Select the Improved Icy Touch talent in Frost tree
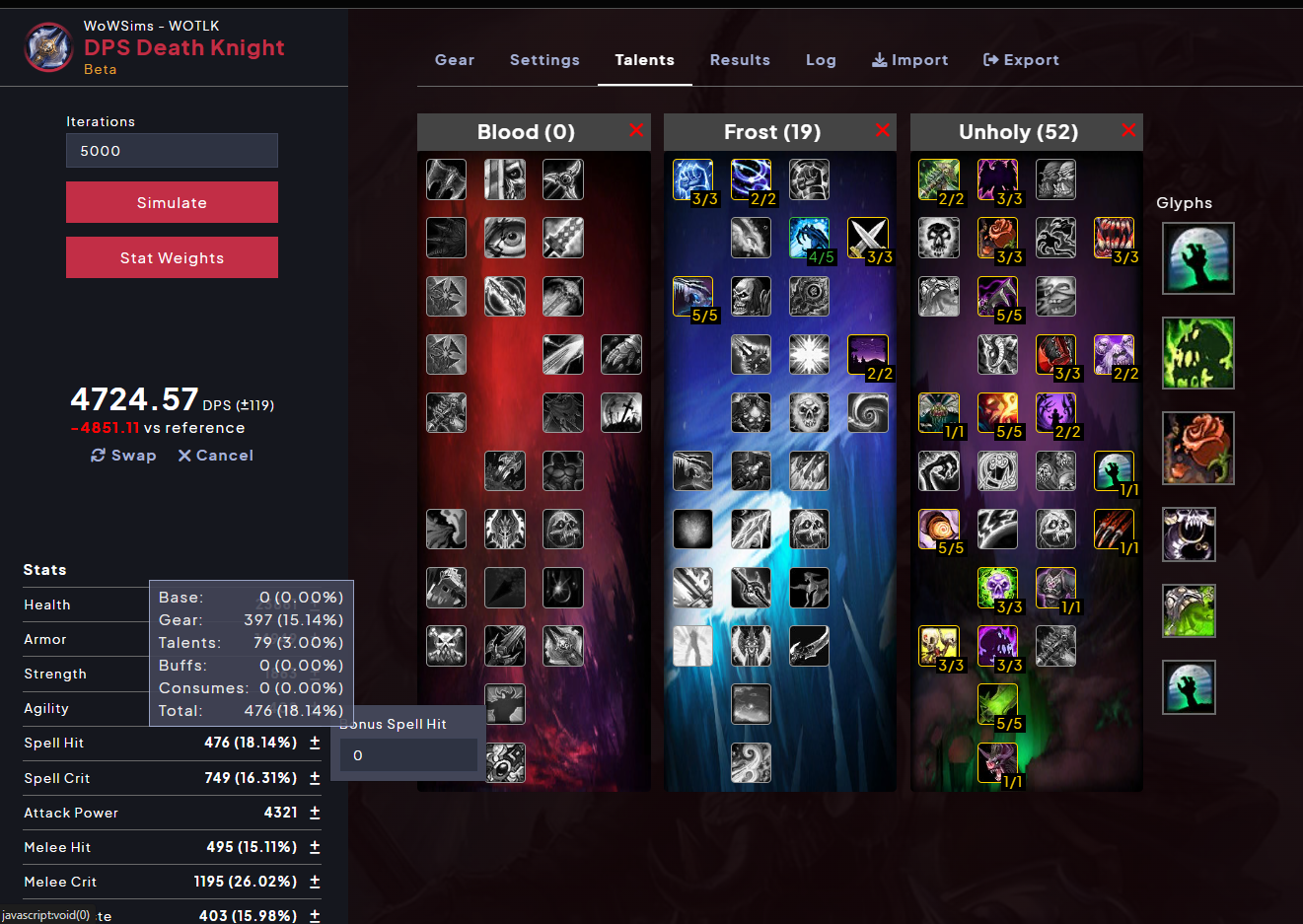 (x=692, y=178)
